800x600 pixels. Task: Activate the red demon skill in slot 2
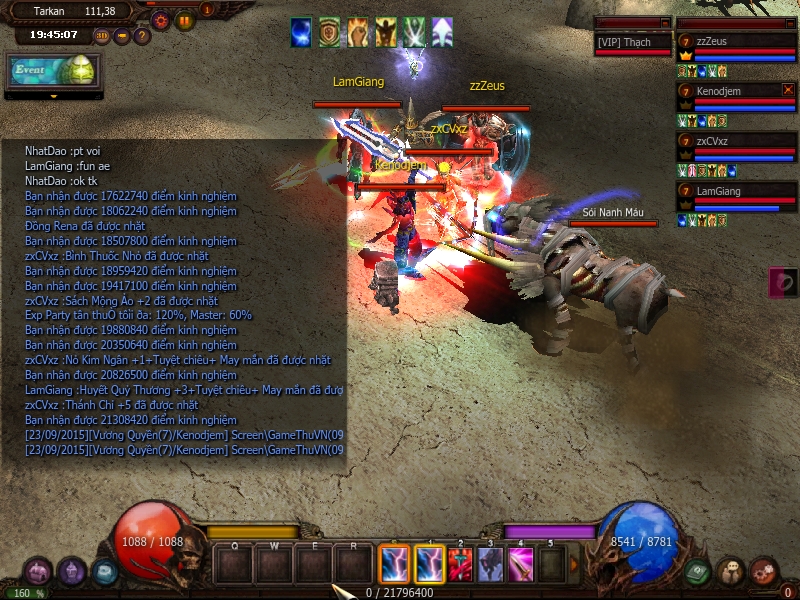460,565
